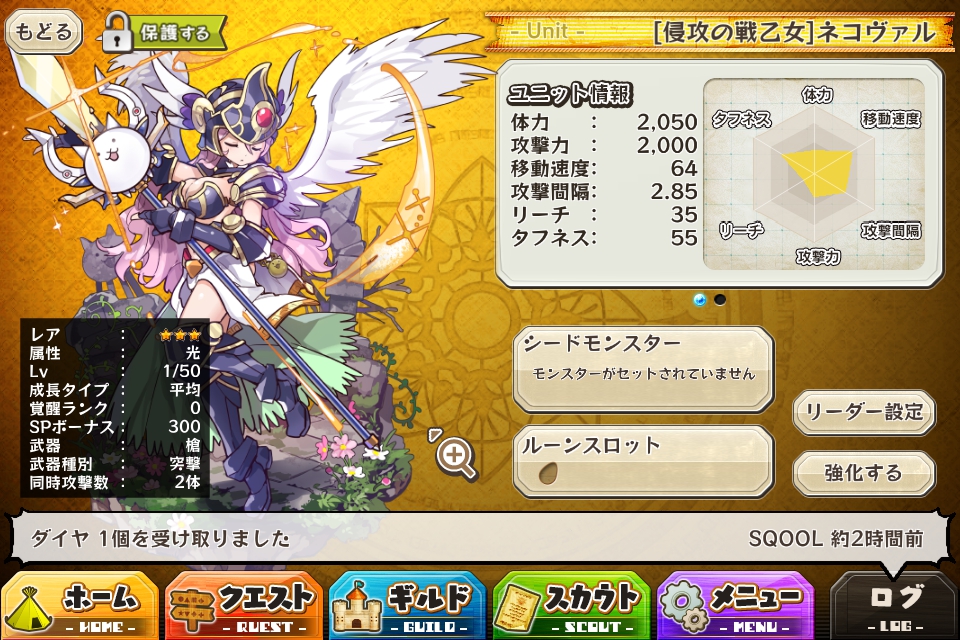
Task: Select the empty rune slot icon
Action: 548,473
